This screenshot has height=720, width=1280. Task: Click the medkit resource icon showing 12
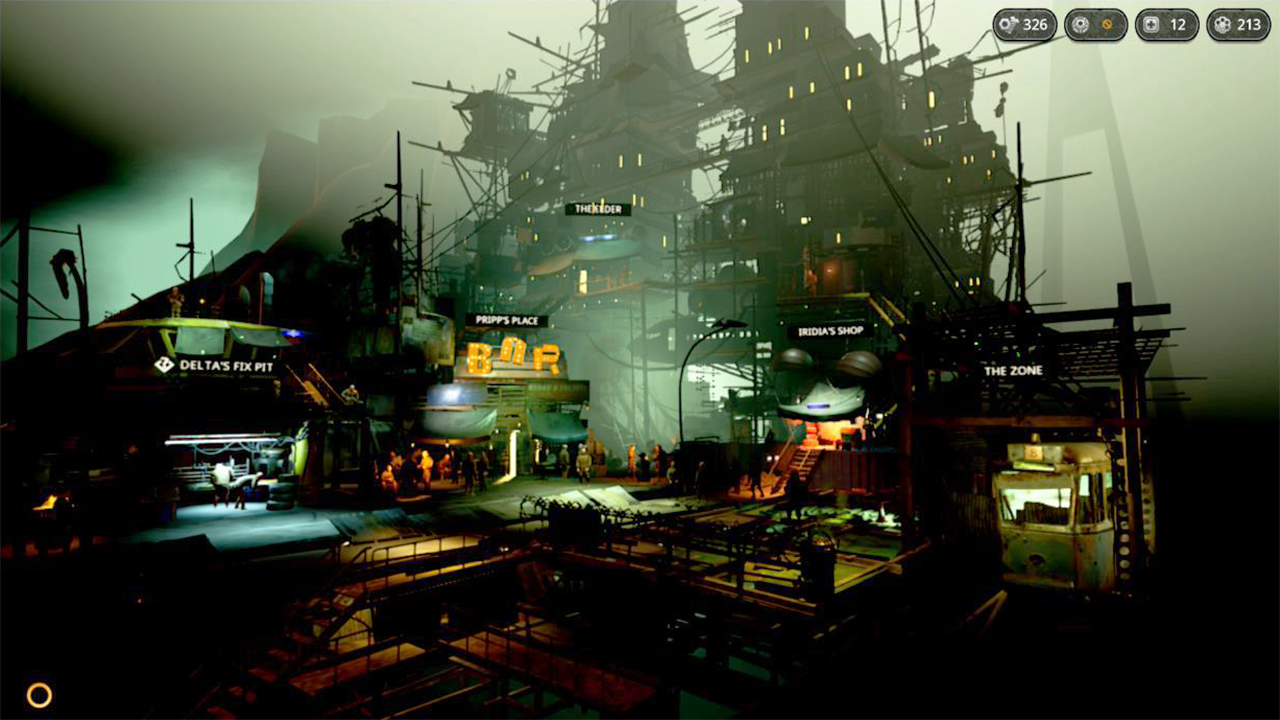pyautogui.click(x=1152, y=25)
